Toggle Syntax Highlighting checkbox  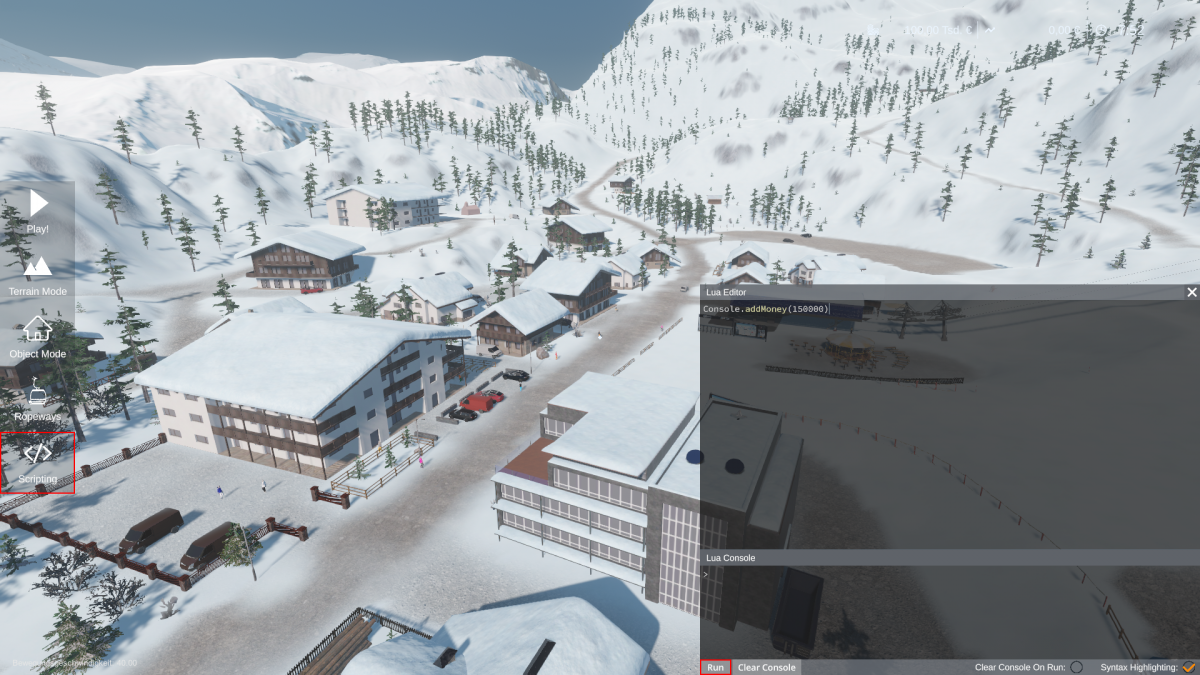pos(1189,667)
